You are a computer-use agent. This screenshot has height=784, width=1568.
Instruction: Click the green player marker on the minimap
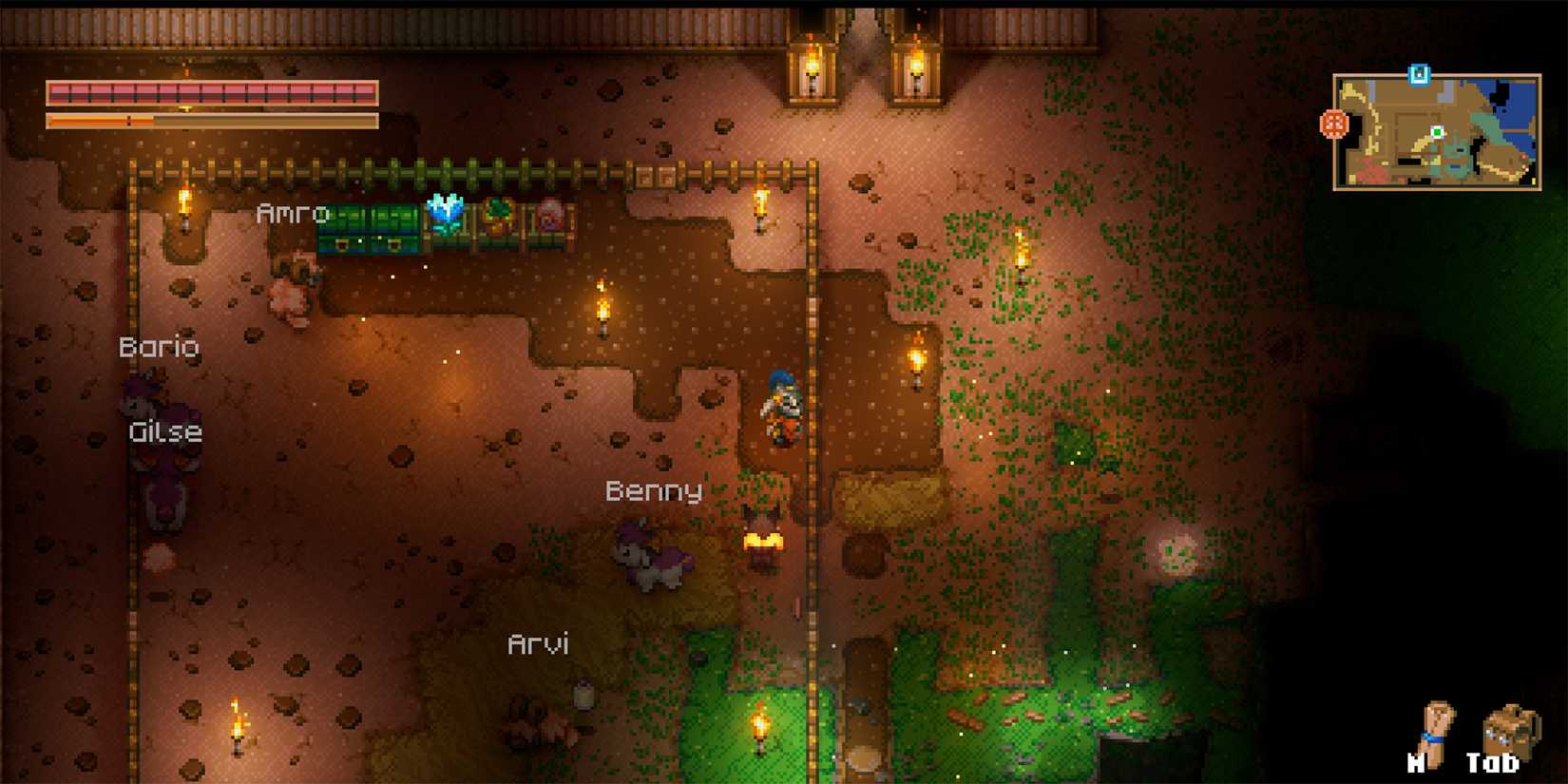tap(1437, 132)
